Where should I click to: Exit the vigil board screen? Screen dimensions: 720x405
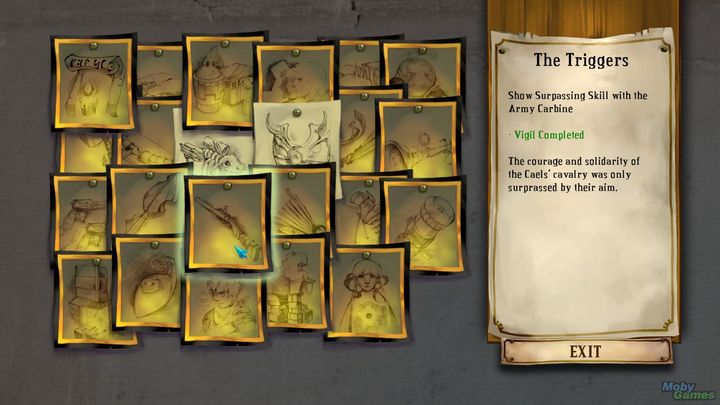(x=584, y=351)
